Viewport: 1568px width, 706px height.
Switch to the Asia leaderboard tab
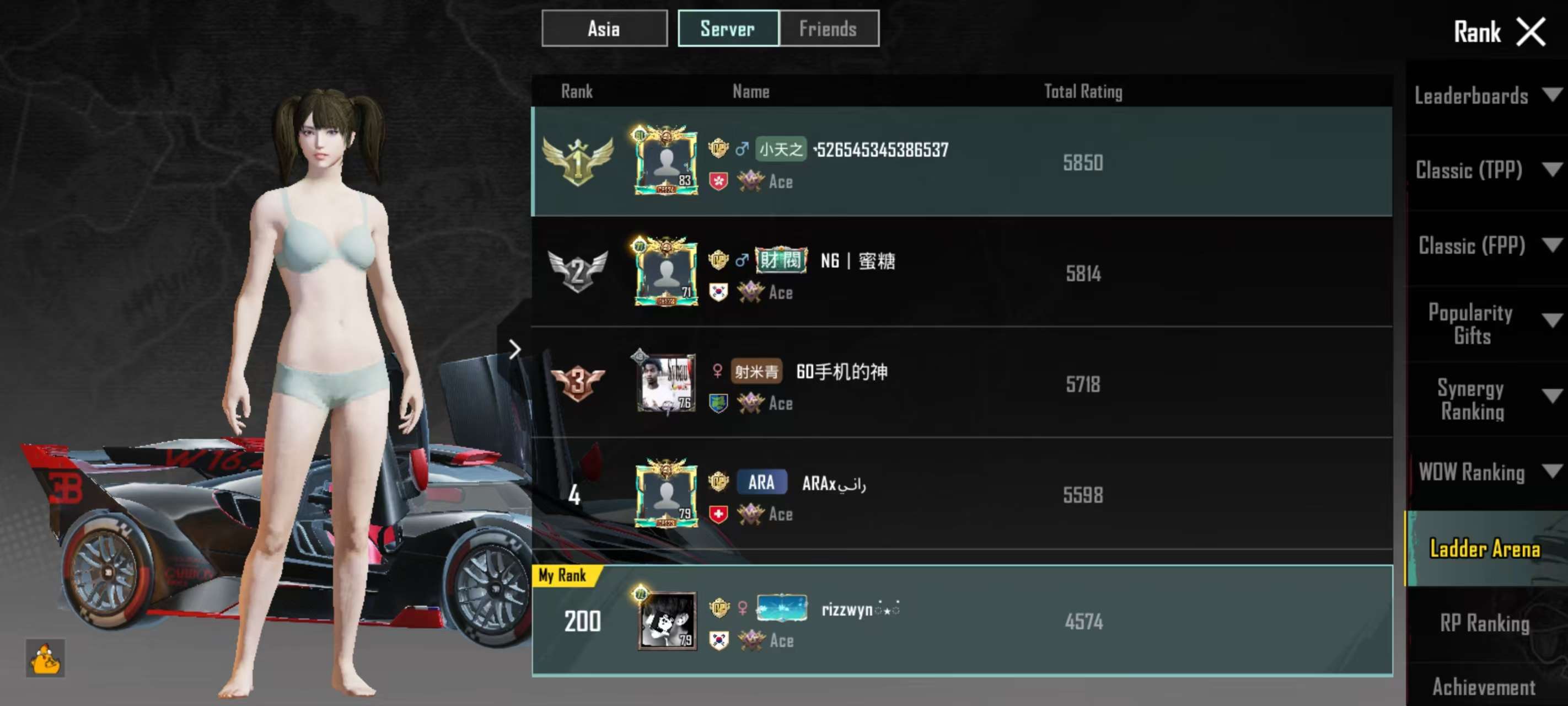[604, 29]
